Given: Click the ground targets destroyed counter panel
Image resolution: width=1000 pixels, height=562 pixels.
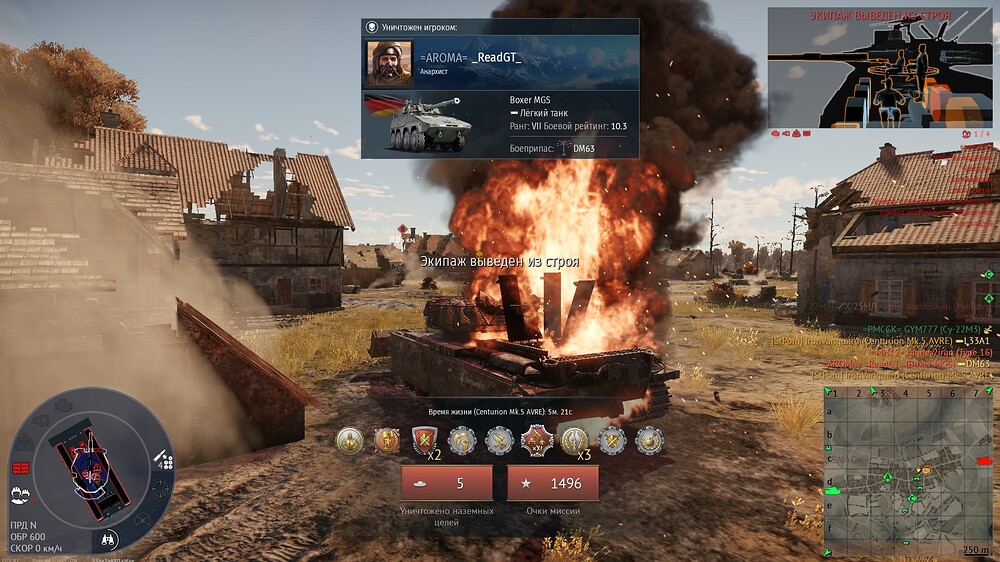Looking at the screenshot, I should [446, 483].
